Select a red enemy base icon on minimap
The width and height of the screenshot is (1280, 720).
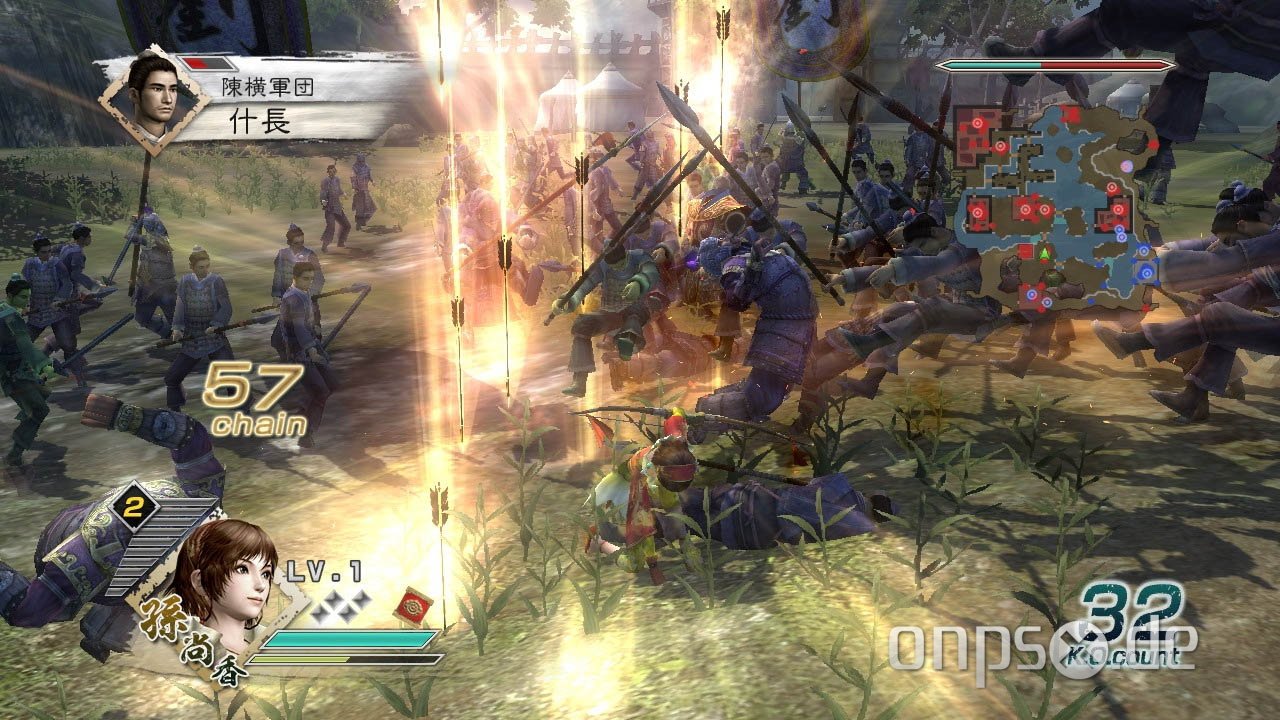coord(1026,208)
